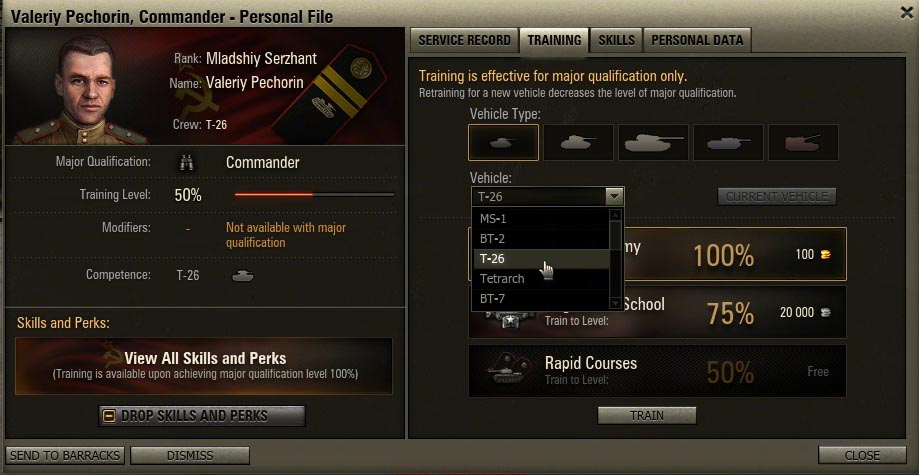
Task: Choose Tetrarch from the vehicle list
Action: point(540,278)
